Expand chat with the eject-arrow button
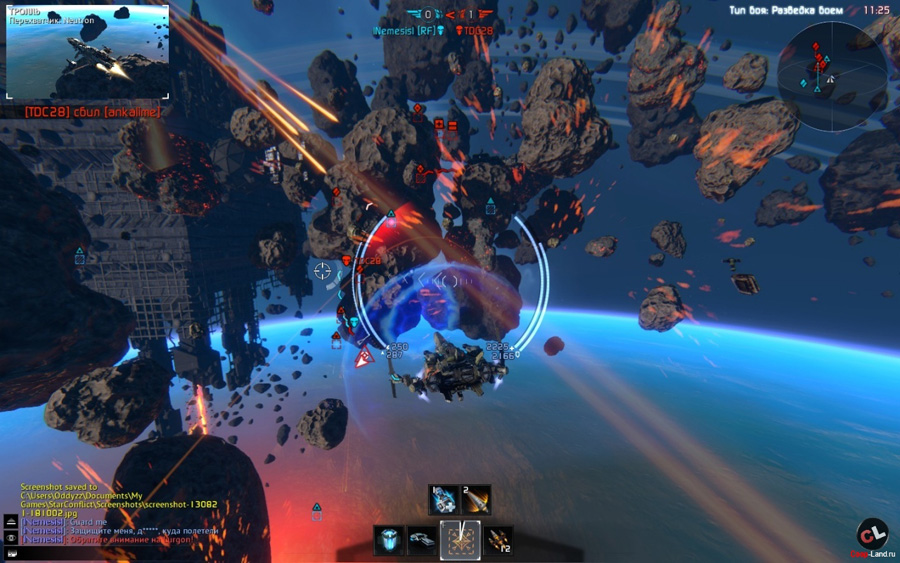900x563 pixels. pyautogui.click(x=10, y=522)
